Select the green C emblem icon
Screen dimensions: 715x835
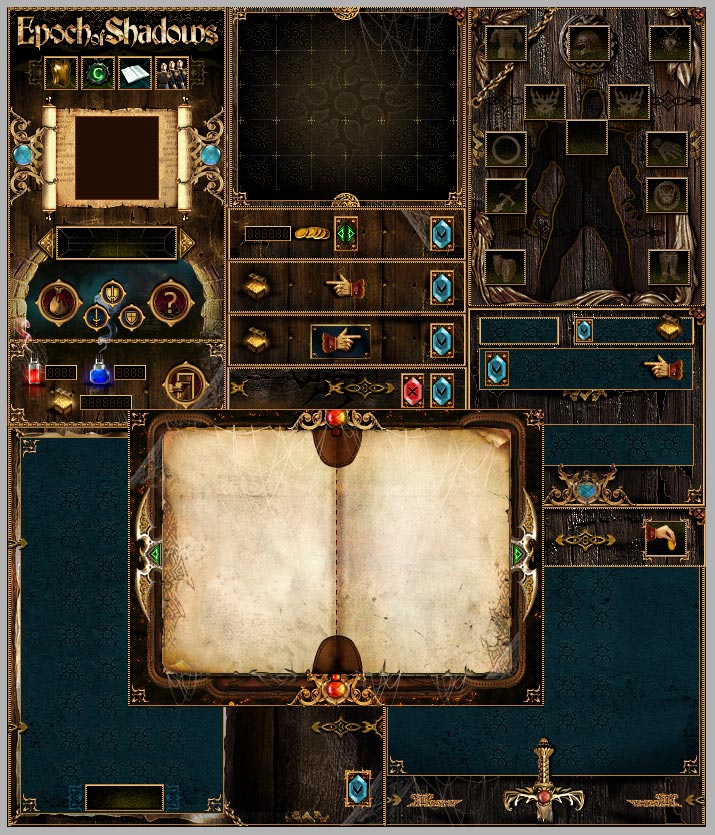[97, 73]
